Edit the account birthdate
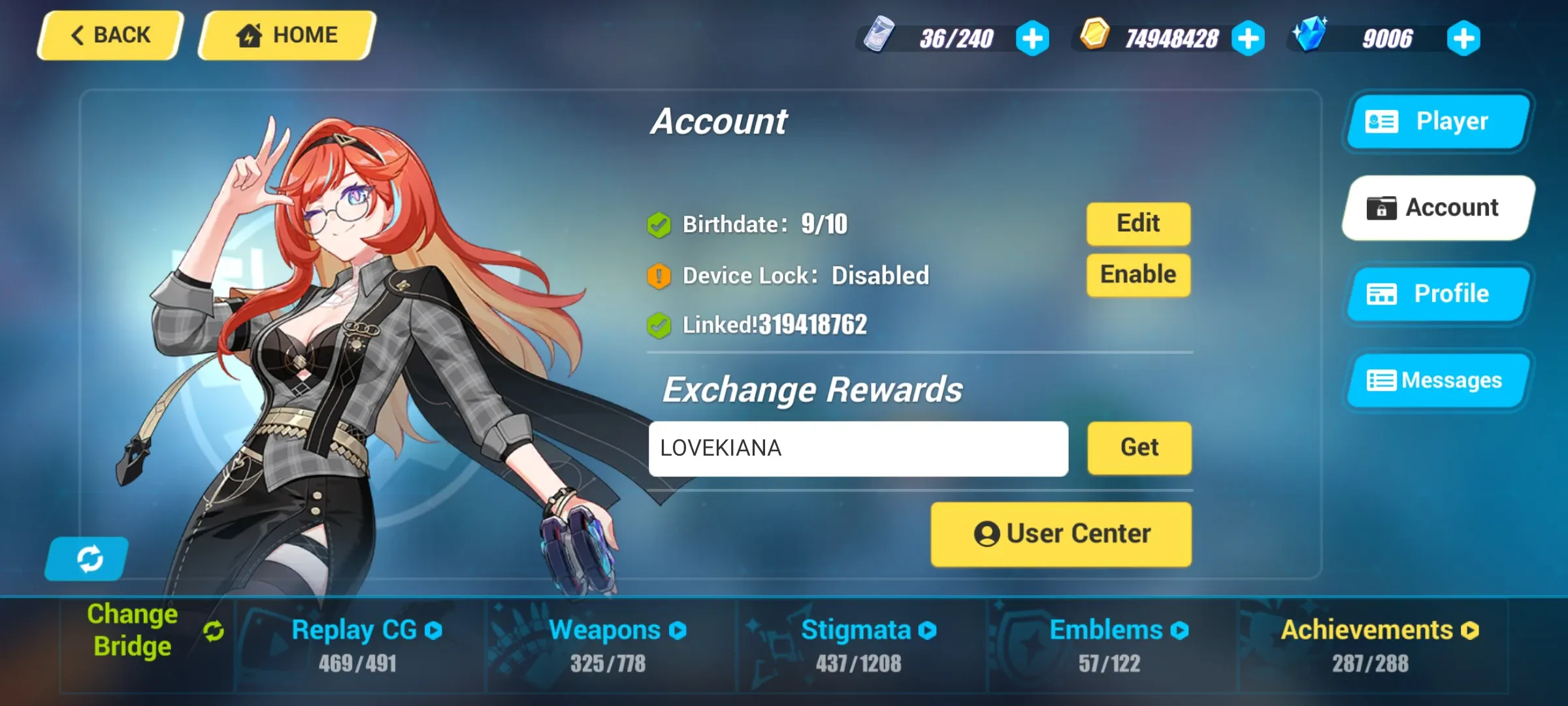 click(x=1138, y=223)
